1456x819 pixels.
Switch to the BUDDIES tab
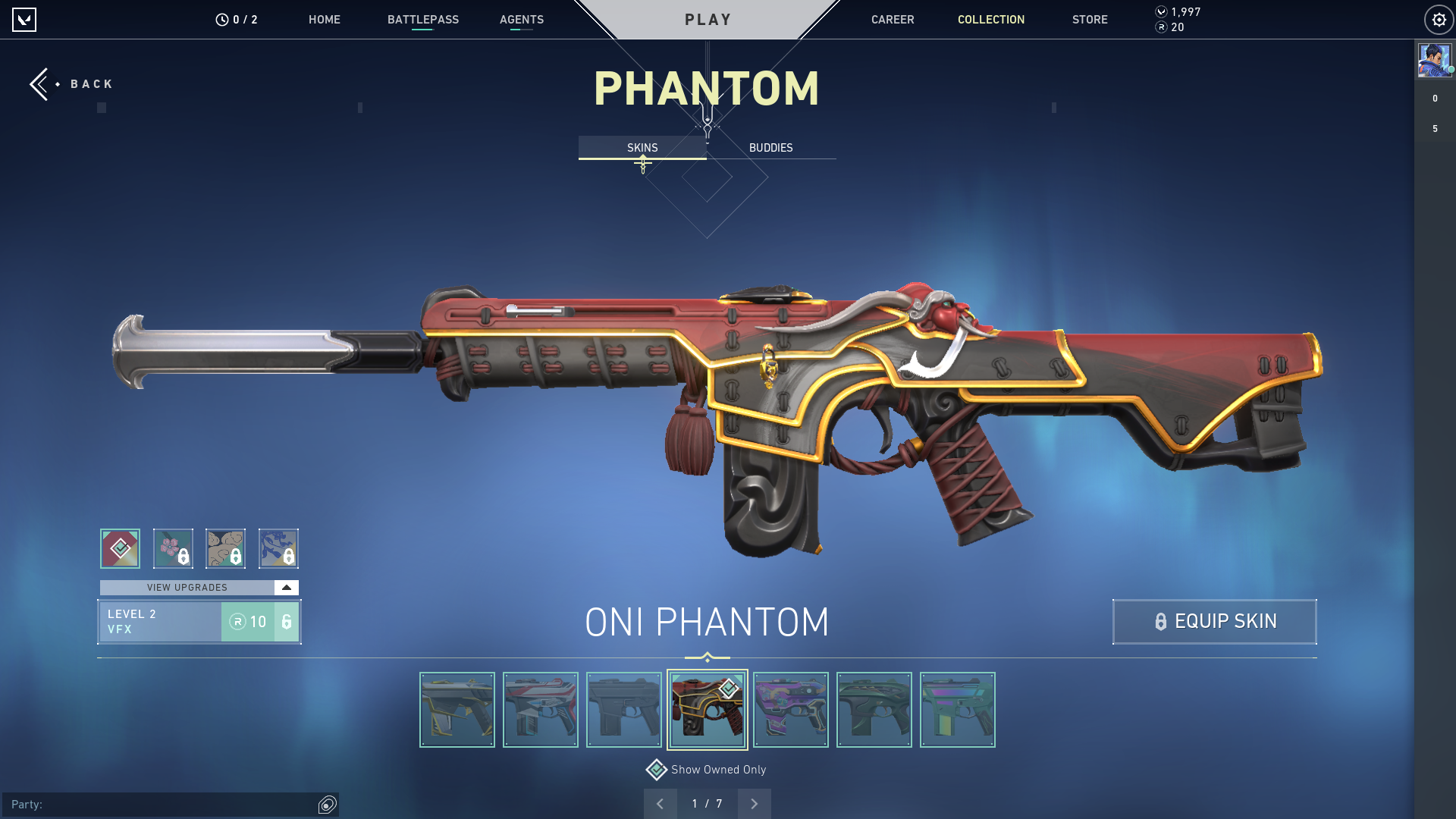[770, 148]
